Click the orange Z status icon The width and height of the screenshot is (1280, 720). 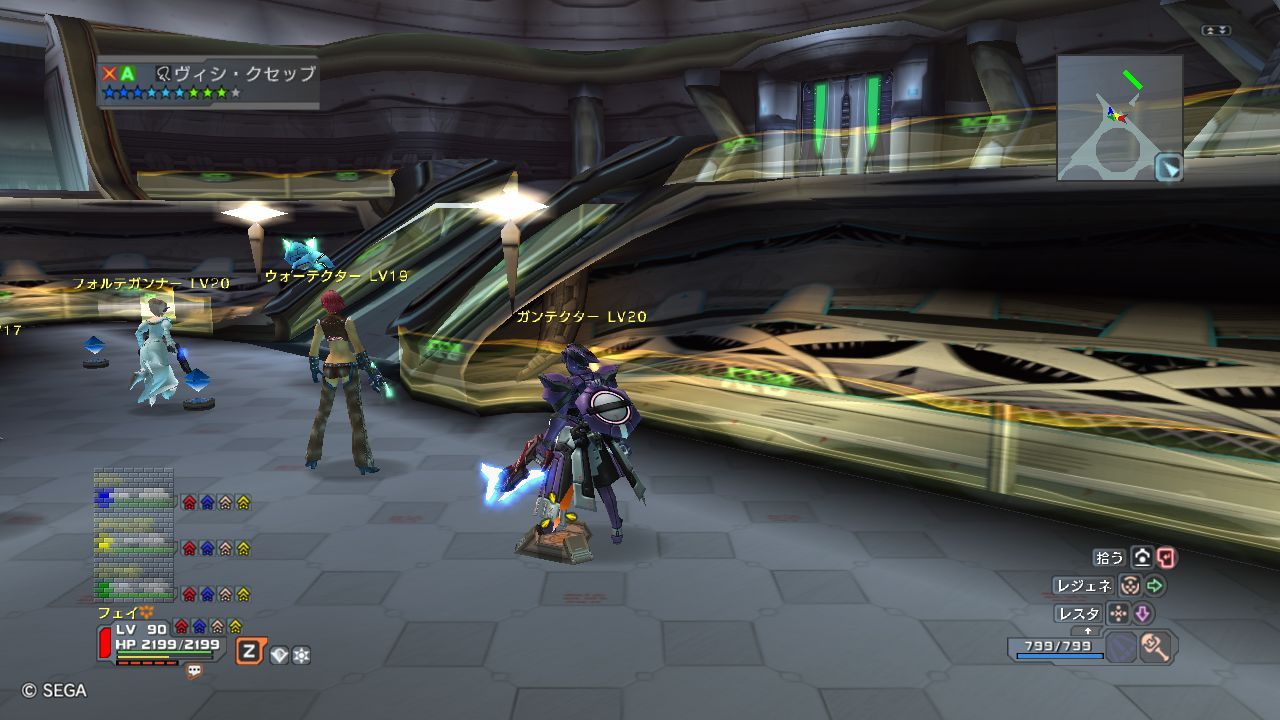[x=249, y=653]
